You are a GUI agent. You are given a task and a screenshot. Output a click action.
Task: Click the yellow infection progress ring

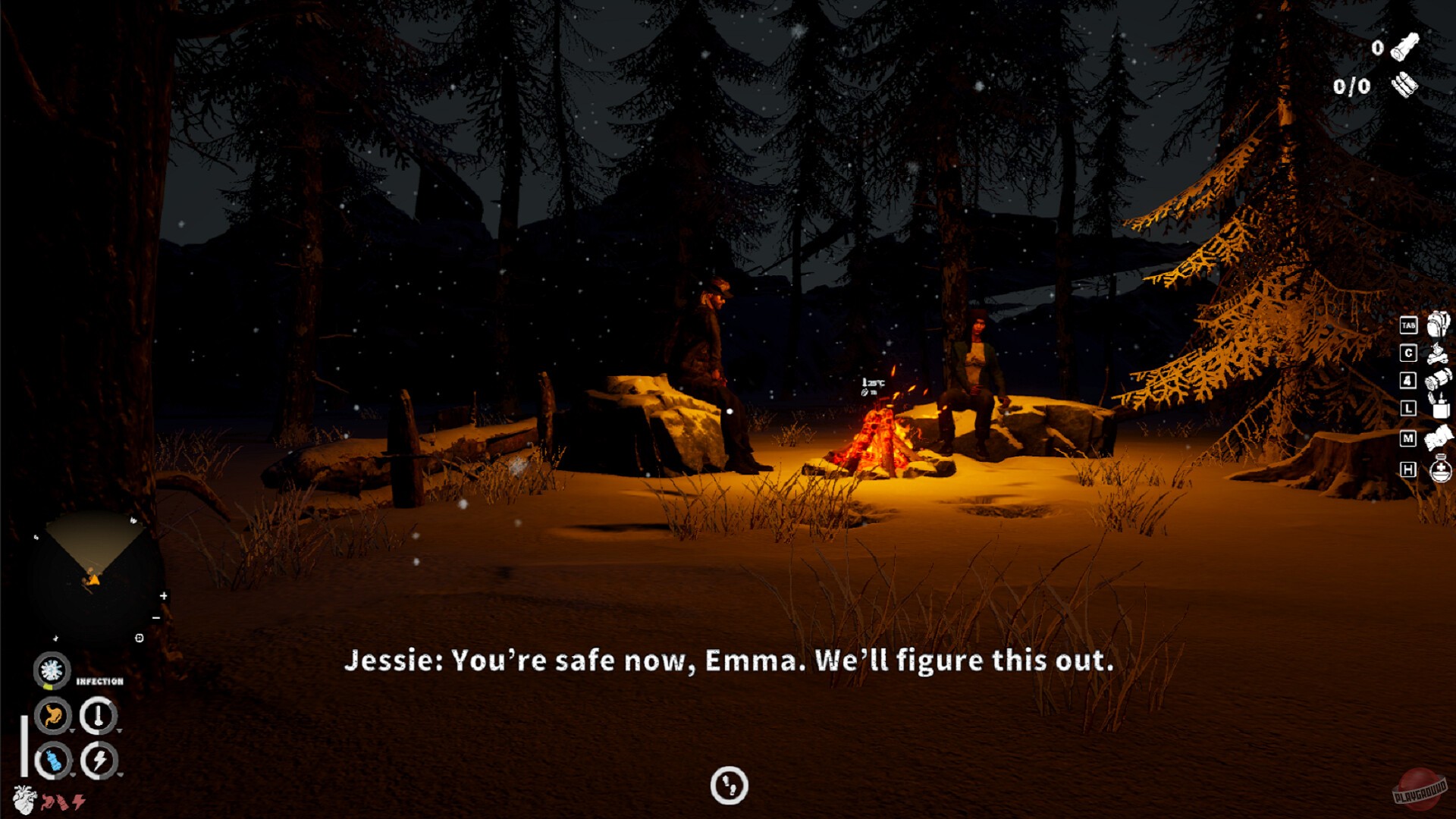[48, 686]
